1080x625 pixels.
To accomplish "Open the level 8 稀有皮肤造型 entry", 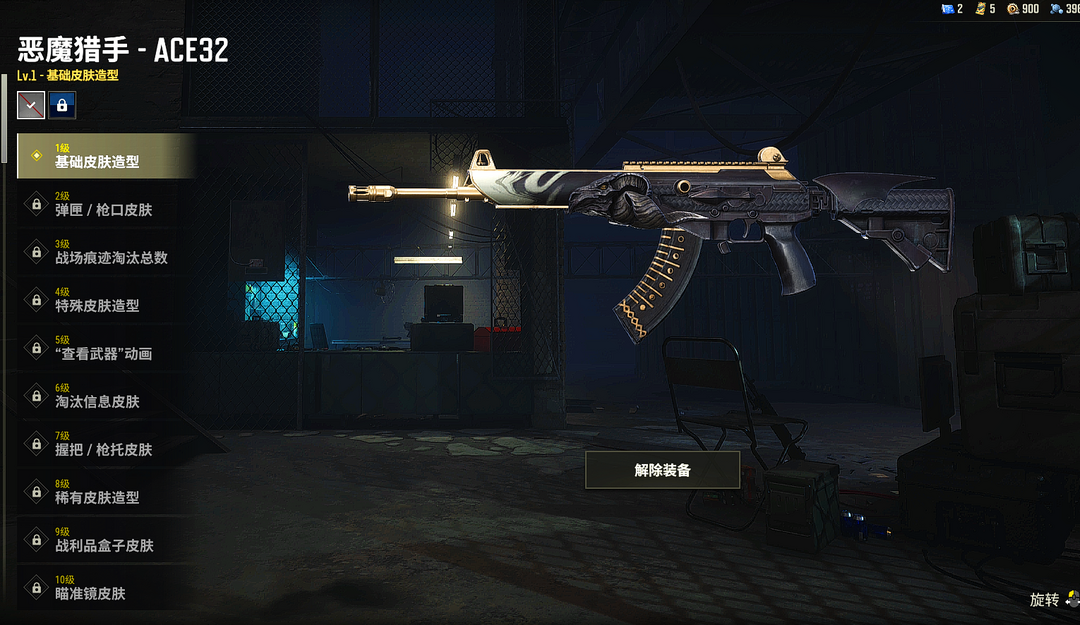I will pos(105,492).
